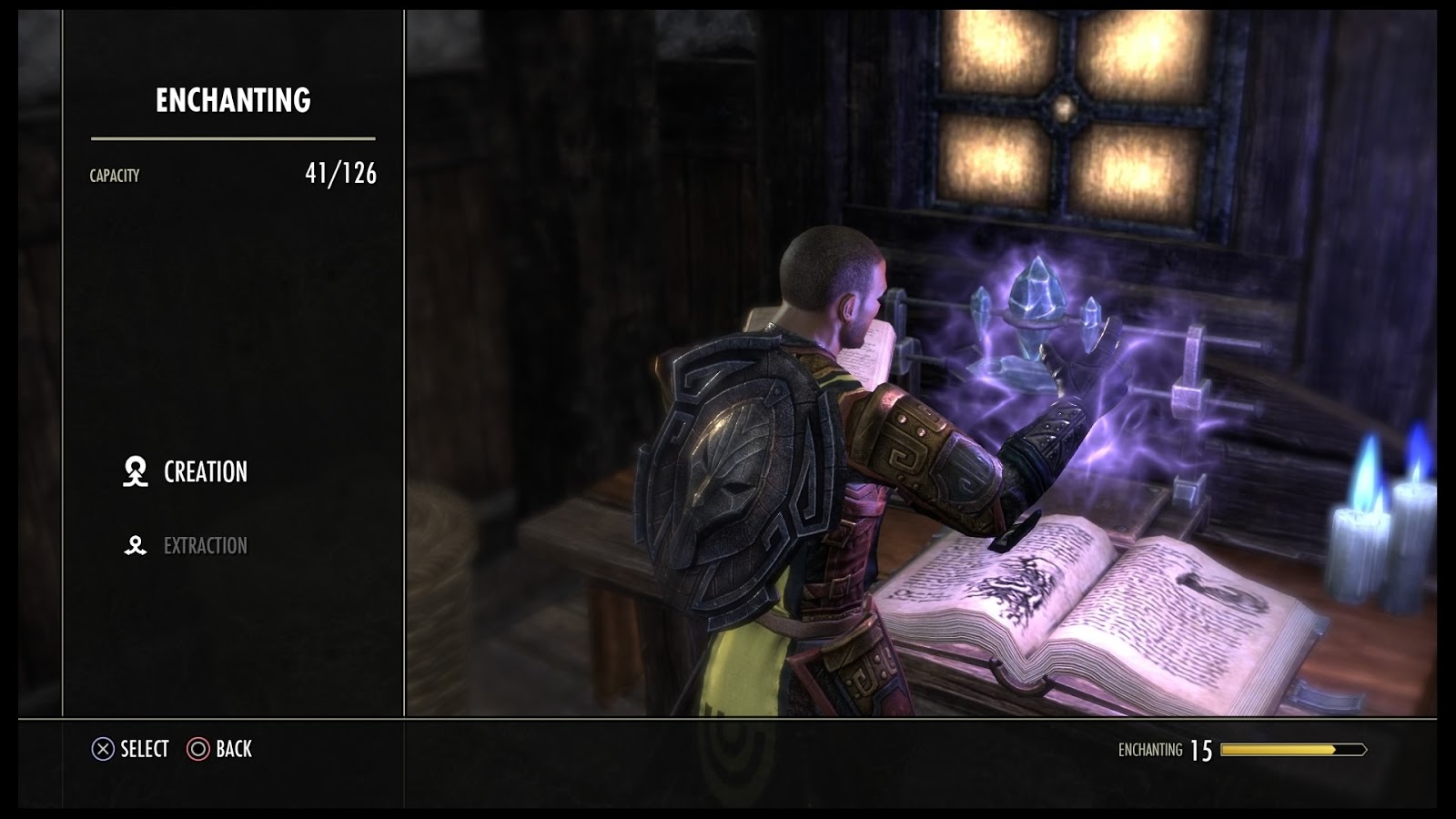This screenshot has width=1456, height=819.
Task: Click the divider line under the ENCHANTING title
Action: (233, 137)
